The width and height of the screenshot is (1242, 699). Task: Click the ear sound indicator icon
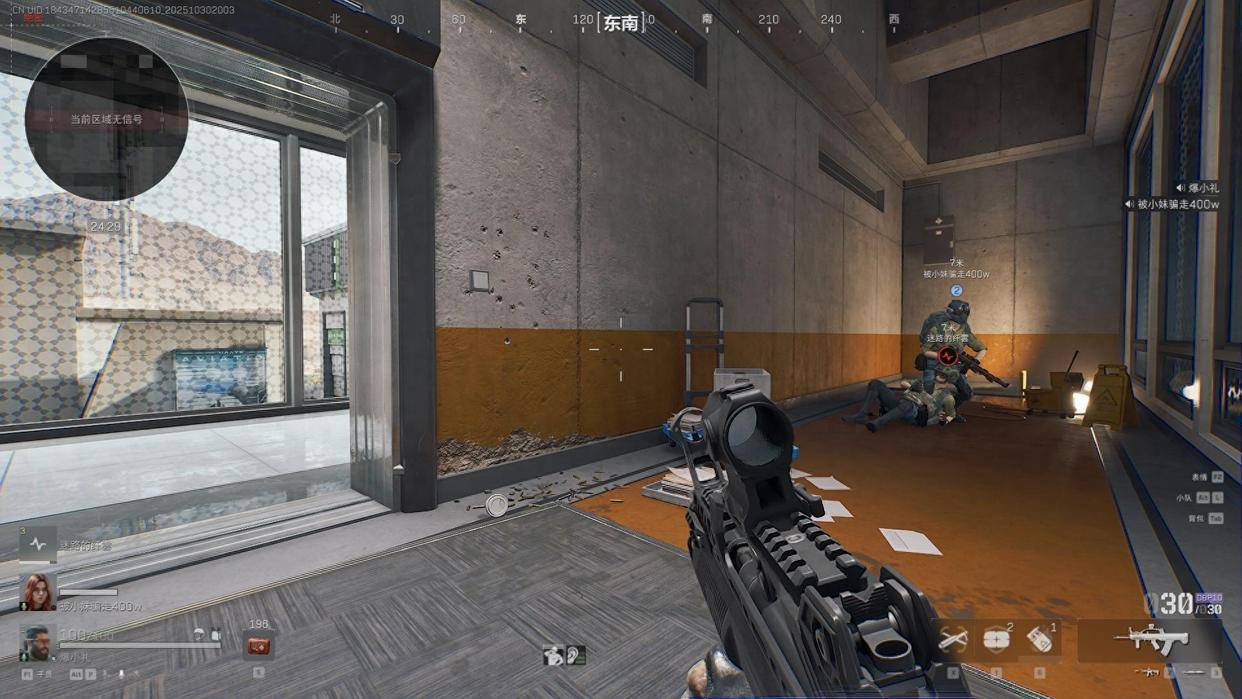575,656
